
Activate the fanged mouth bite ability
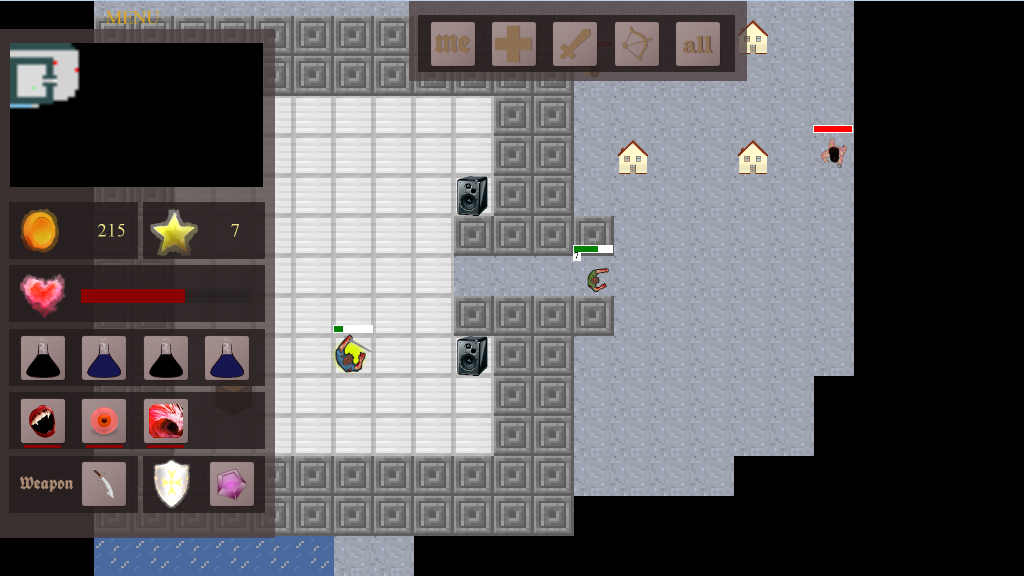click(x=43, y=421)
